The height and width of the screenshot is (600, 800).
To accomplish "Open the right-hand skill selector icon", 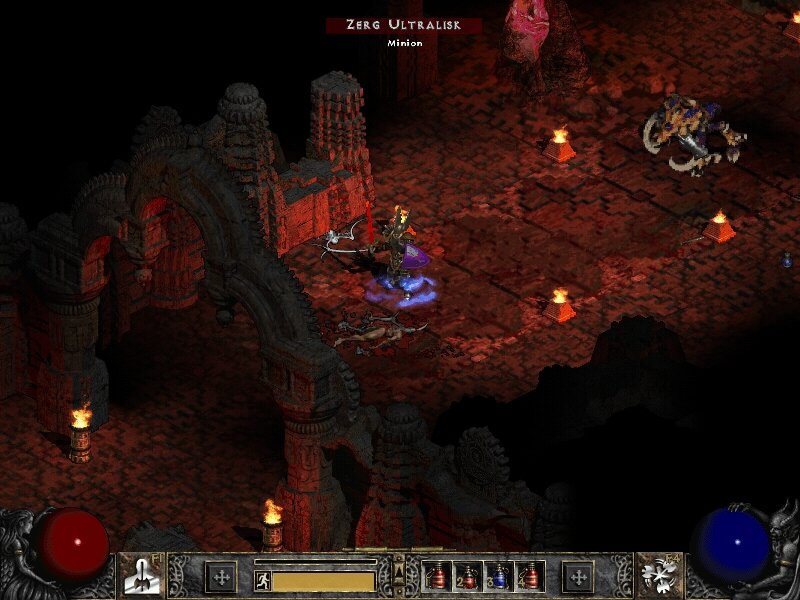I will tap(658, 575).
